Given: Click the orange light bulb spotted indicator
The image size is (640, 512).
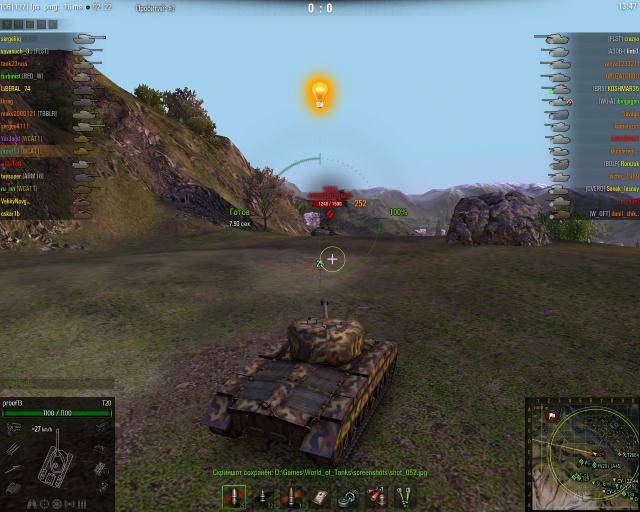Looking at the screenshot, I should [x=320, y=94].
